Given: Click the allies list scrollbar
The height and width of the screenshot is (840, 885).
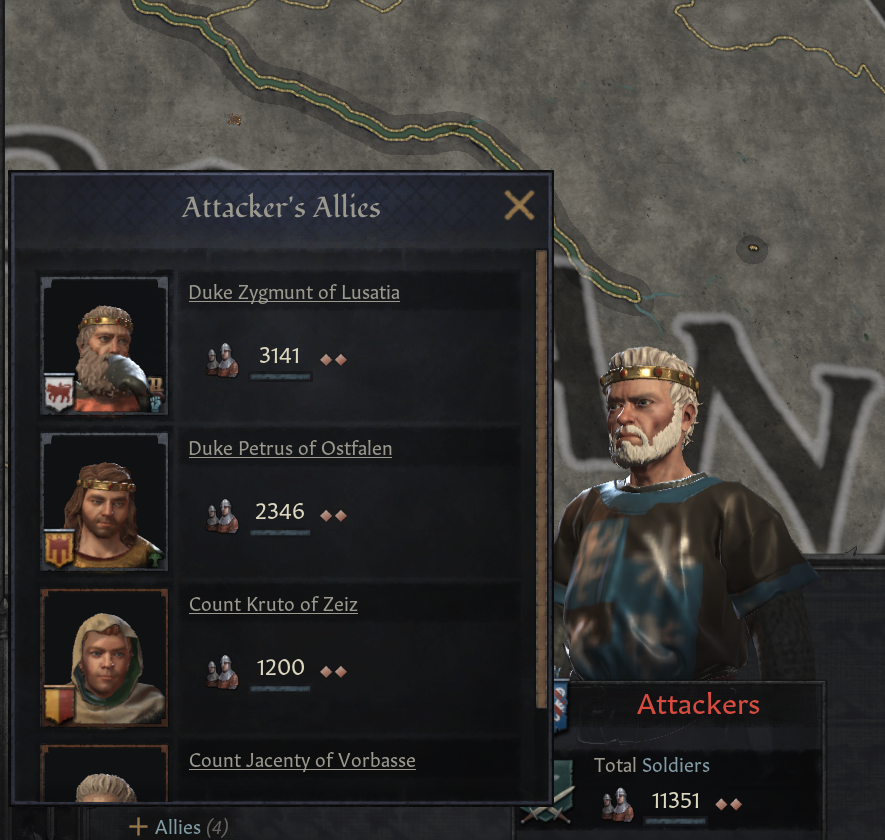Looking at the screenshot, I should click(542, 480).
